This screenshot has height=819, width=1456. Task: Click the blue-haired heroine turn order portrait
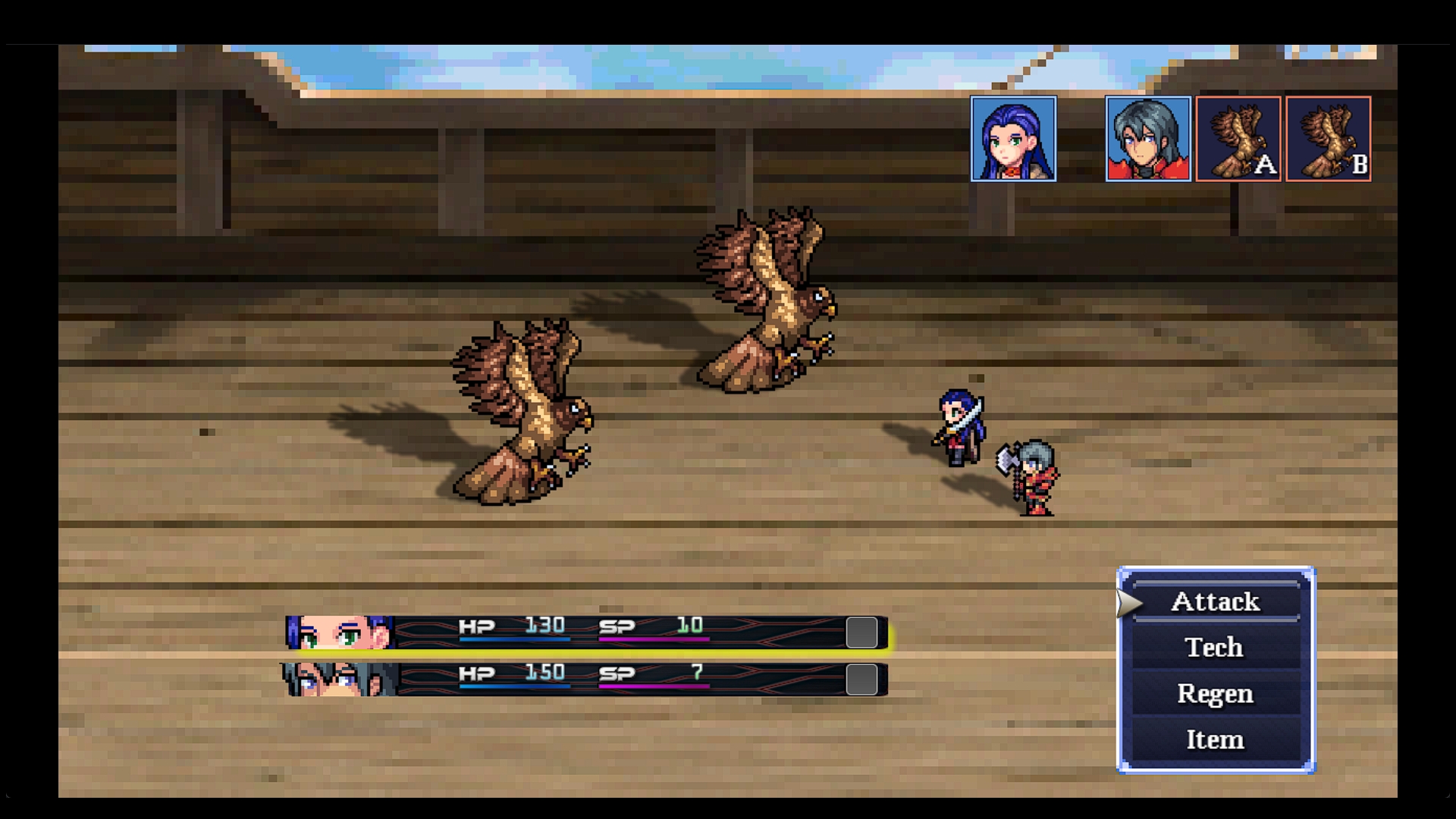pos(1013,139)
